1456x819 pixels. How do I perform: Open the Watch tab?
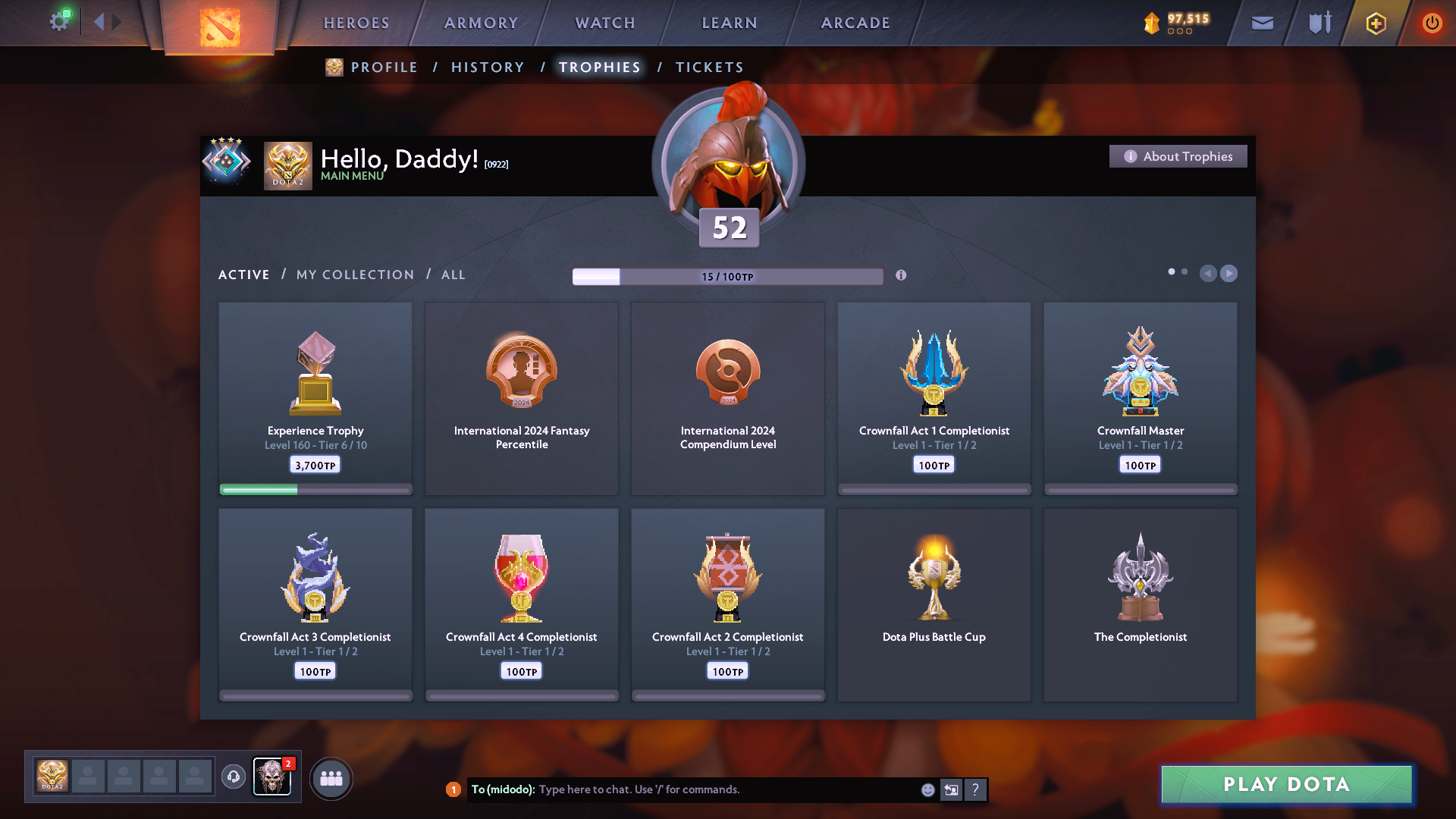(x=605, y=23)
